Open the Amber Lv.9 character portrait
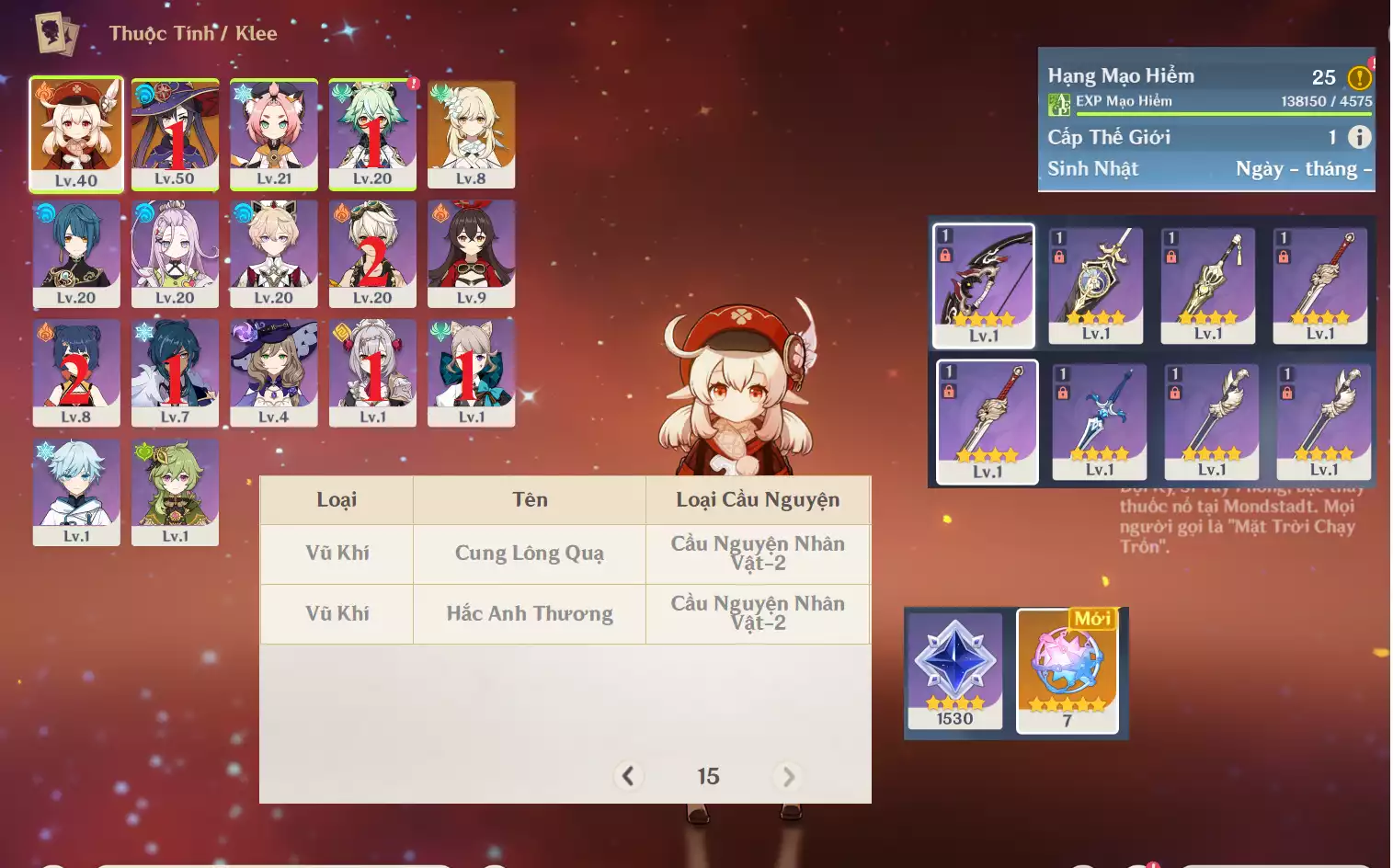Screen dimensions: 1393x868 471,253
